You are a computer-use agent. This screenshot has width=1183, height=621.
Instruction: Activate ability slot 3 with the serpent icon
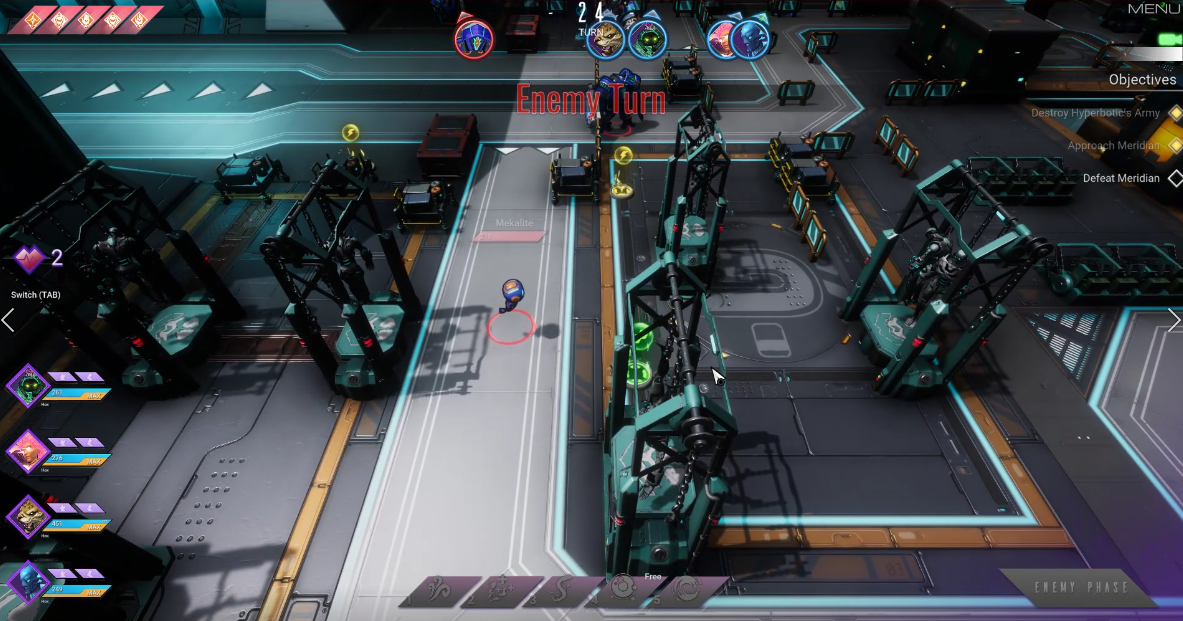click(561, 591)
